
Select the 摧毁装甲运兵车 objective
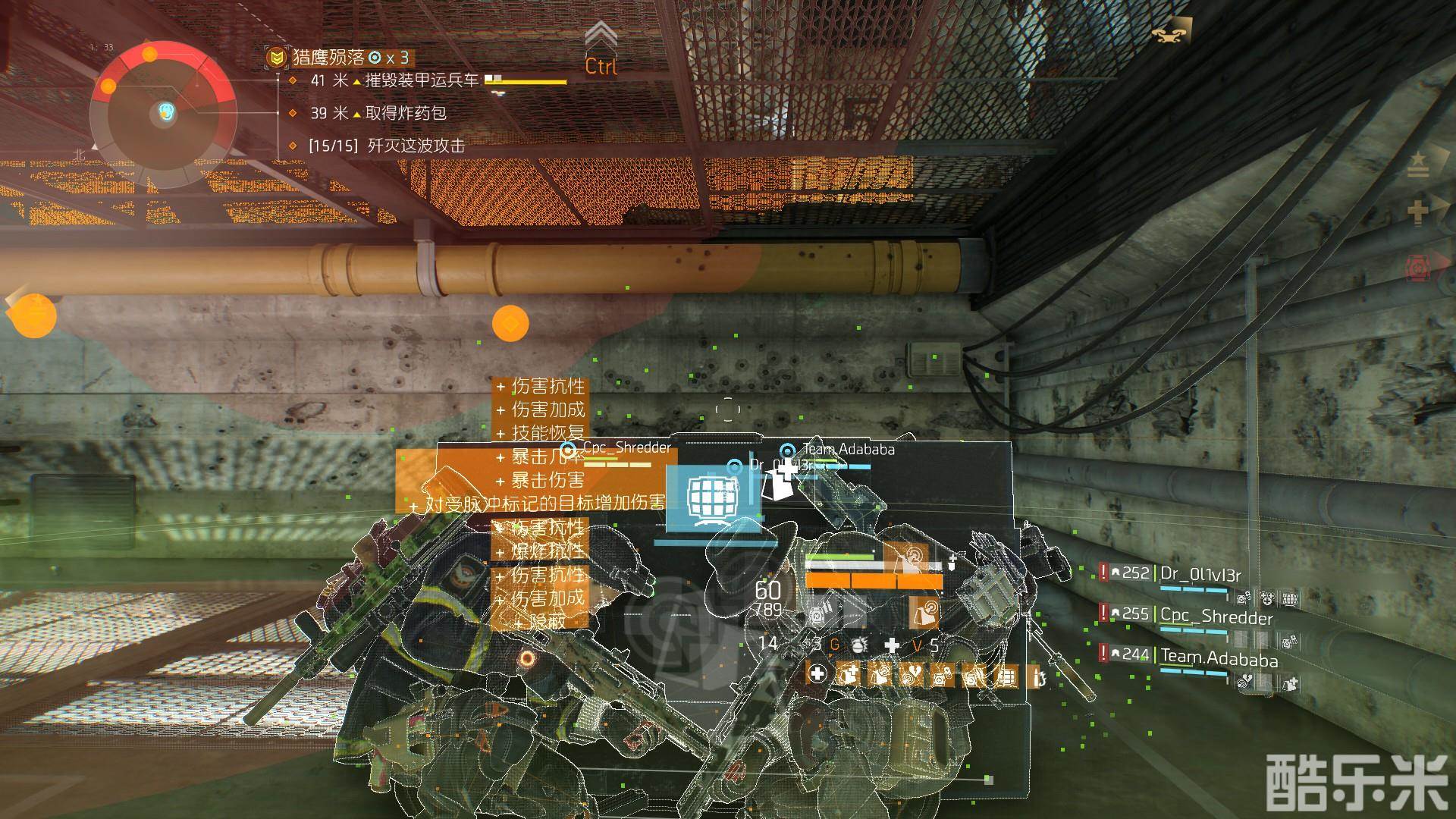click(x=422, y=80)
